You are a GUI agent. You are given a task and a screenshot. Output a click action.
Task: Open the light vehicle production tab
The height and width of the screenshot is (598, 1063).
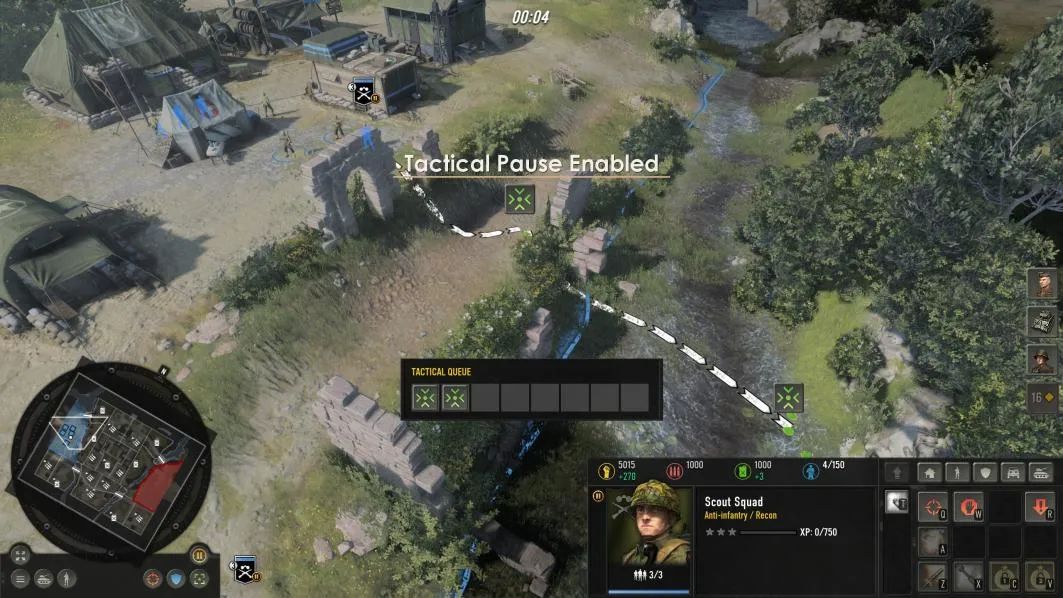pyautogui.click(x=1012, y=473)
